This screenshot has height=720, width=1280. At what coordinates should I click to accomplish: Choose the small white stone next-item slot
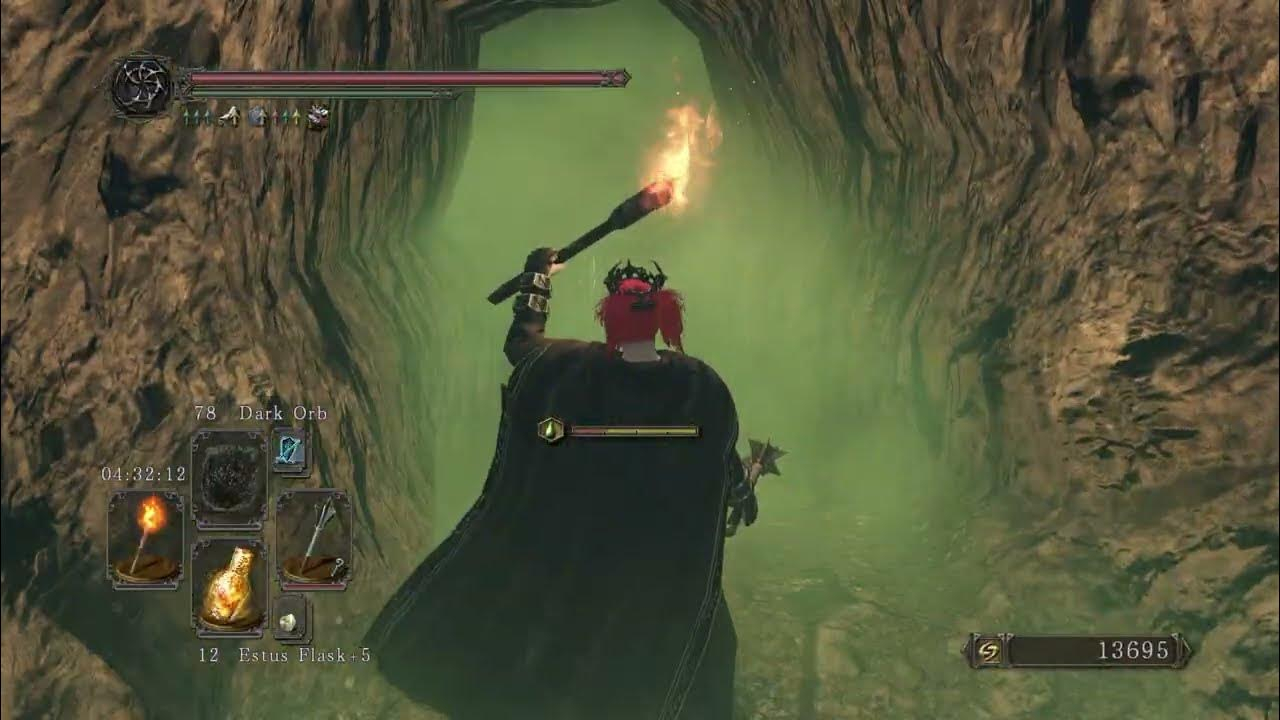point(291,620)
